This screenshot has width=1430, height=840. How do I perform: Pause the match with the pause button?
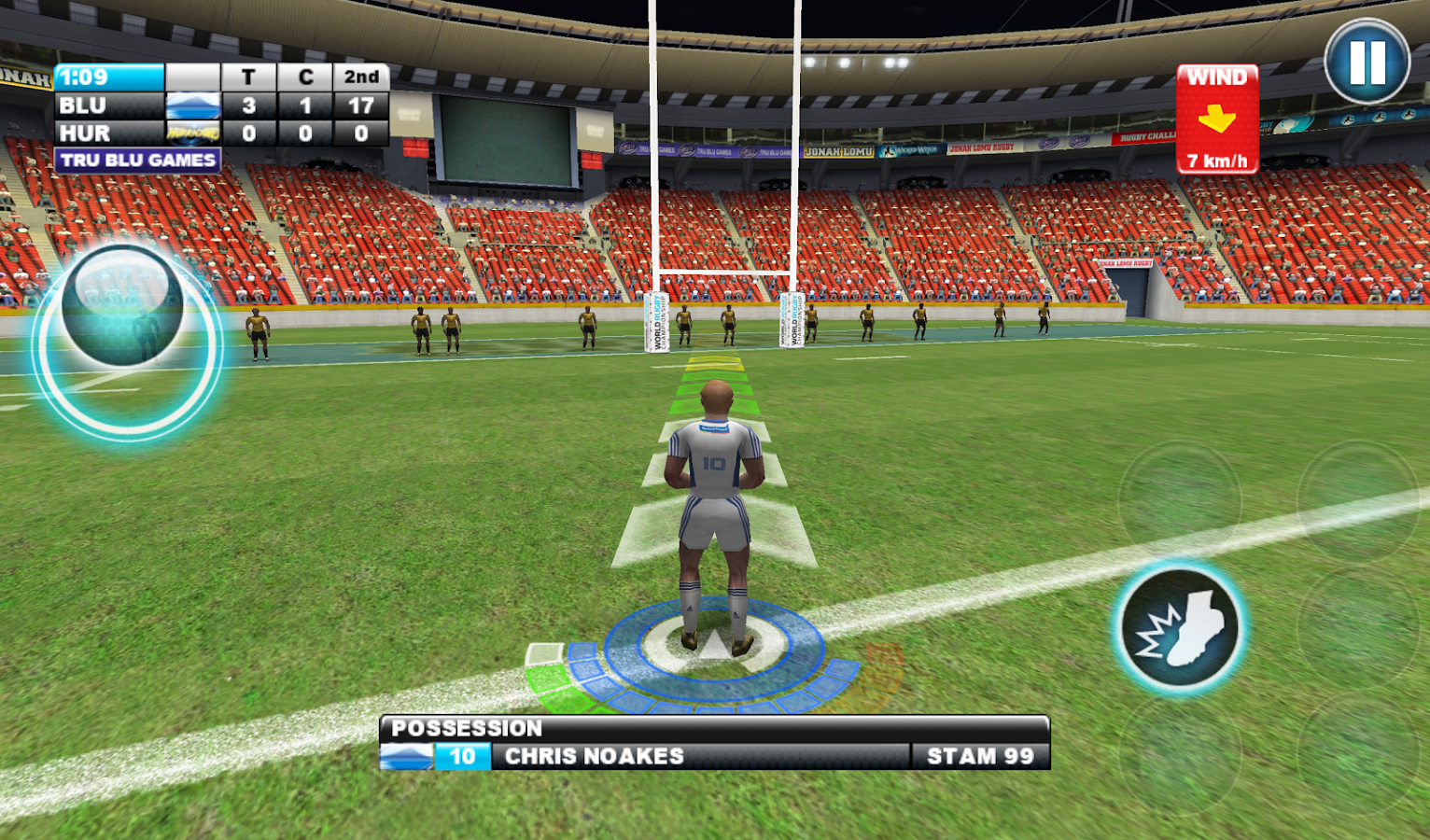1367,62
